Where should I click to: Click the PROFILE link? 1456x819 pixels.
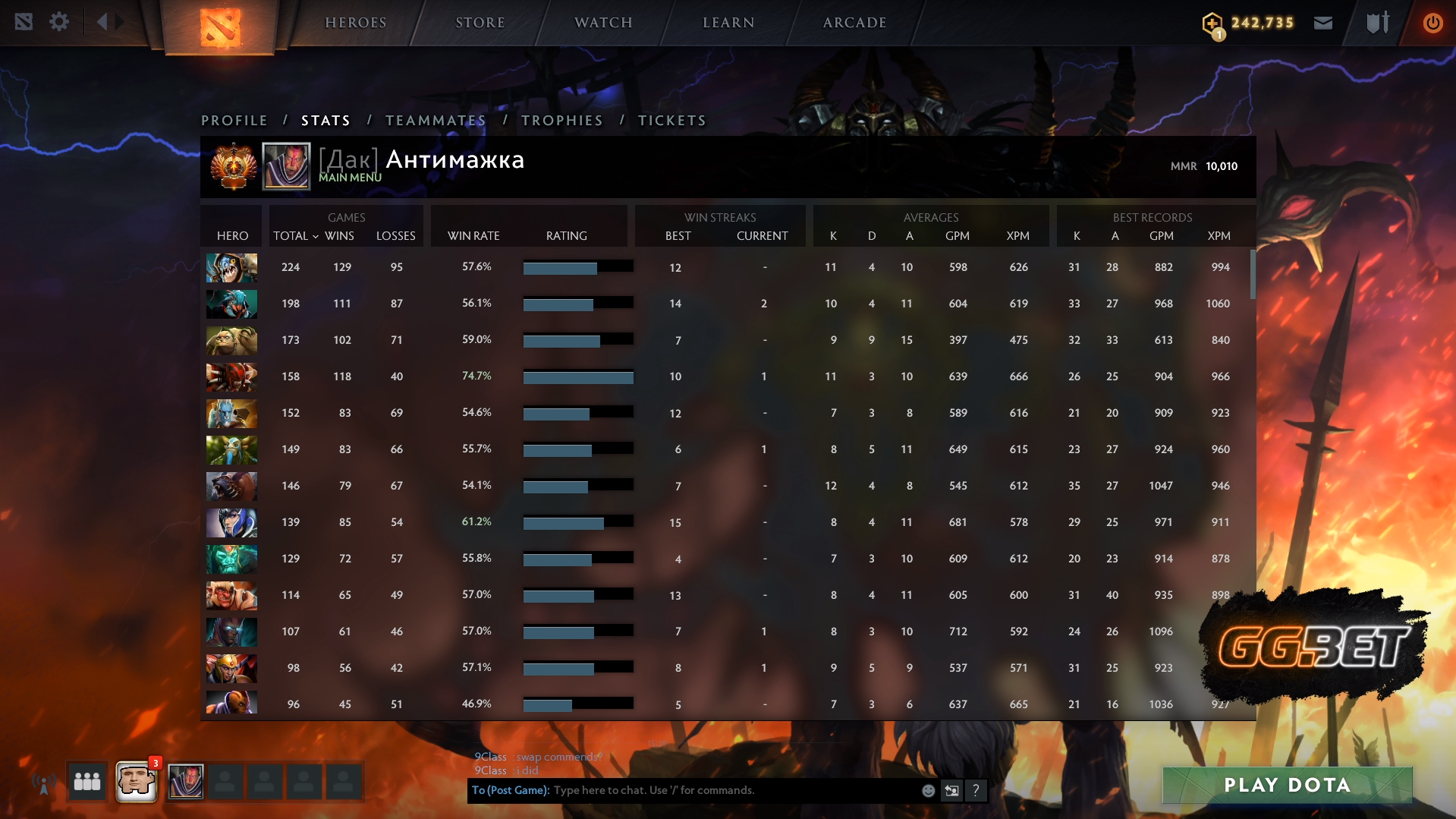[234, 120]
